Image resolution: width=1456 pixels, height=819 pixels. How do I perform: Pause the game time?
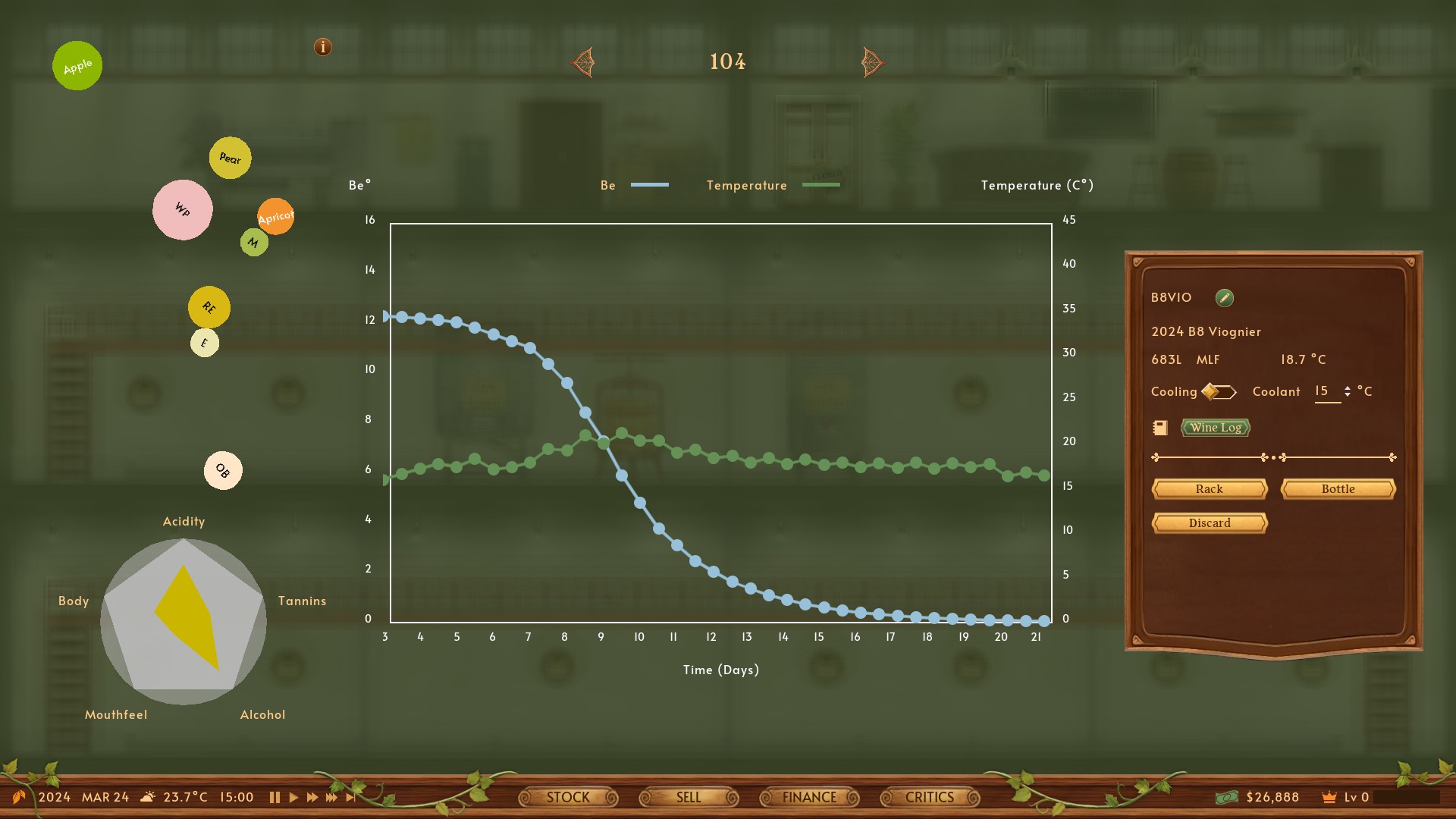pos(275,797)
